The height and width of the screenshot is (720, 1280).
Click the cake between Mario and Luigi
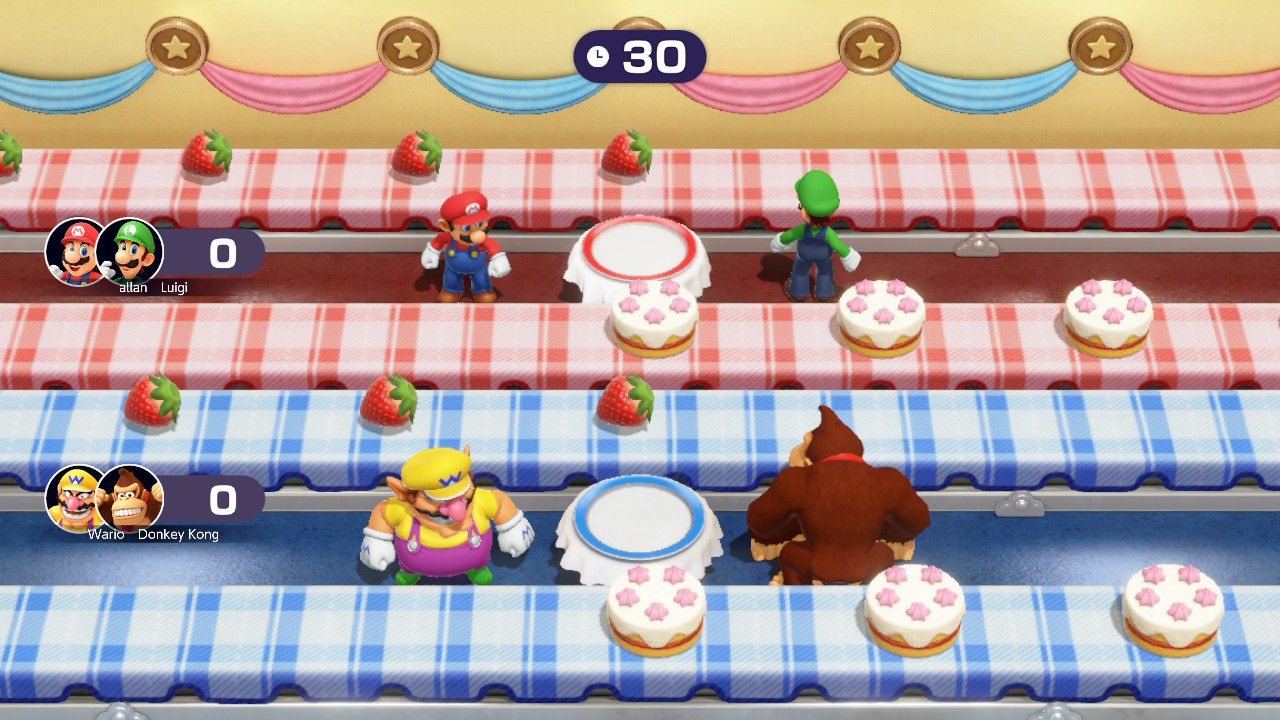click(652, 317)
